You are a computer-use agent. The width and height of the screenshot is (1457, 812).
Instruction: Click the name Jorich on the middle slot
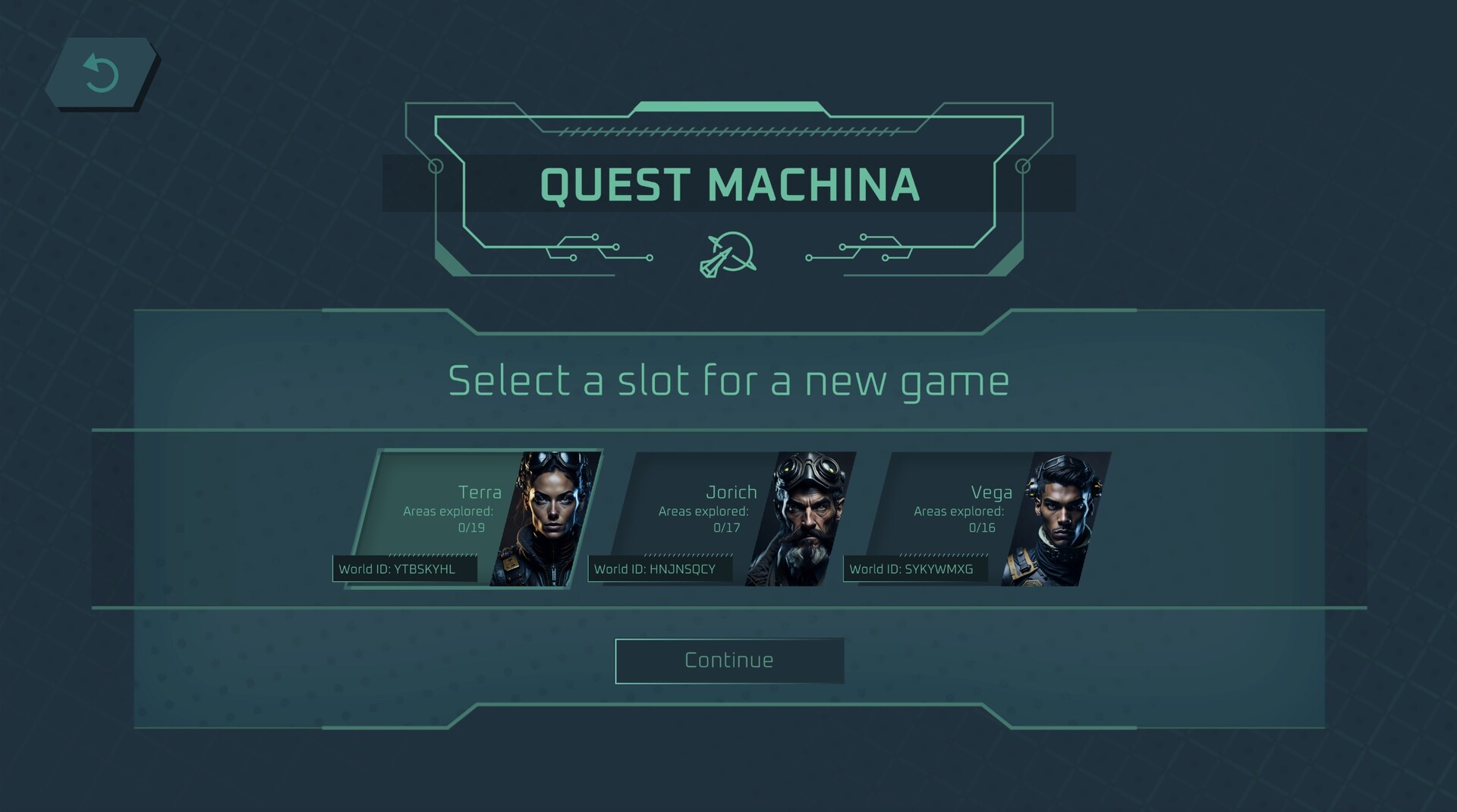click(730, 492)
